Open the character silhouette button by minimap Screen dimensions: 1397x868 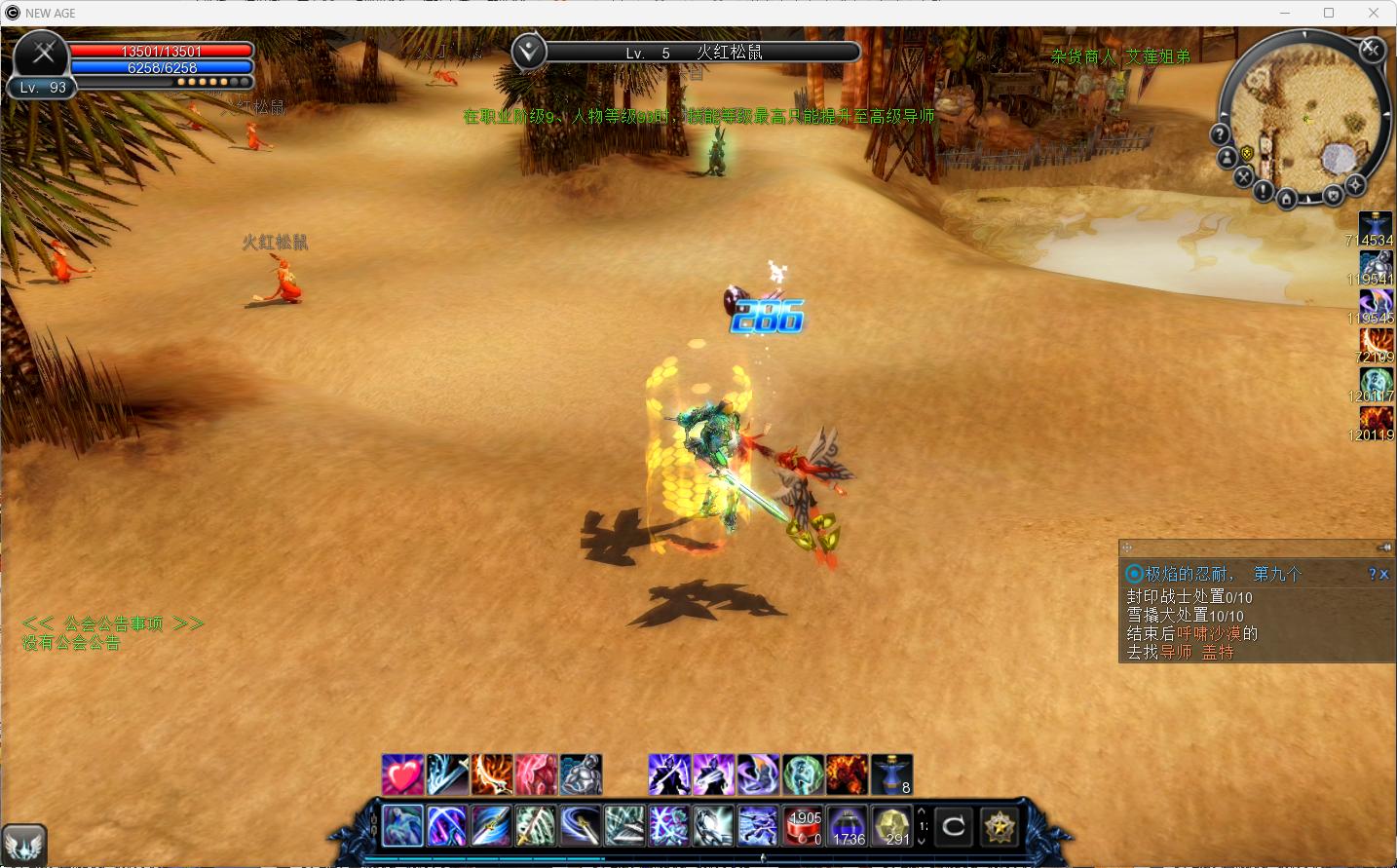1227,157
